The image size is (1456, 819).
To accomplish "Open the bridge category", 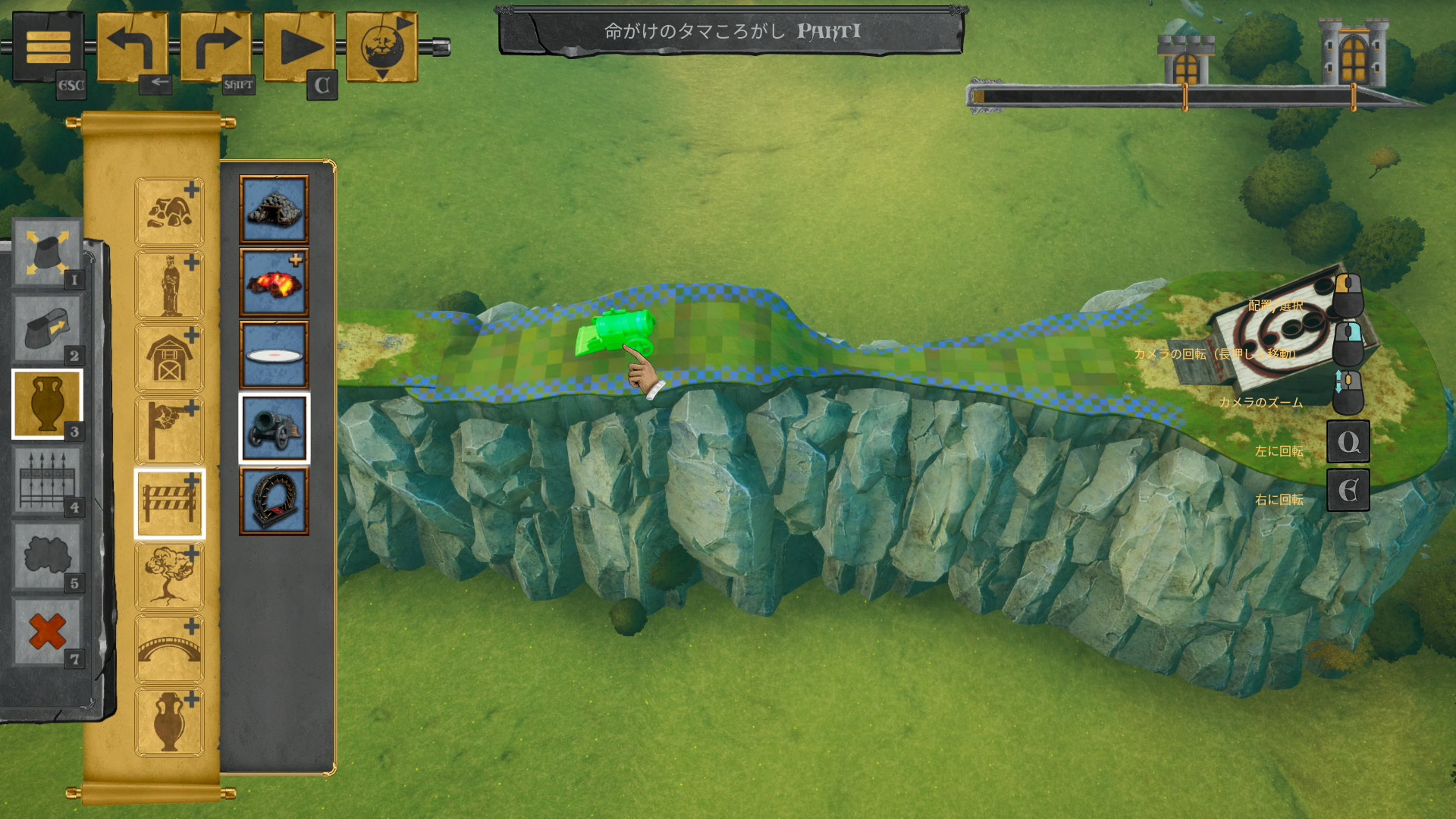I will (169, 649).
